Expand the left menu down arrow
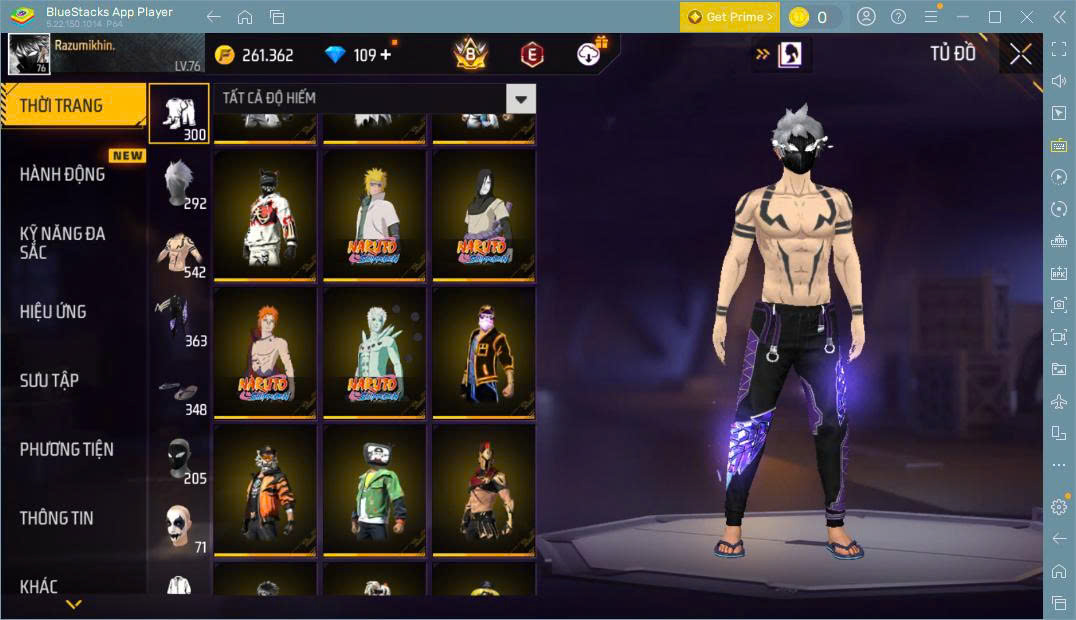Image resolution: width=1076 pixels, height=620 pixels. [x=73, y=604]
